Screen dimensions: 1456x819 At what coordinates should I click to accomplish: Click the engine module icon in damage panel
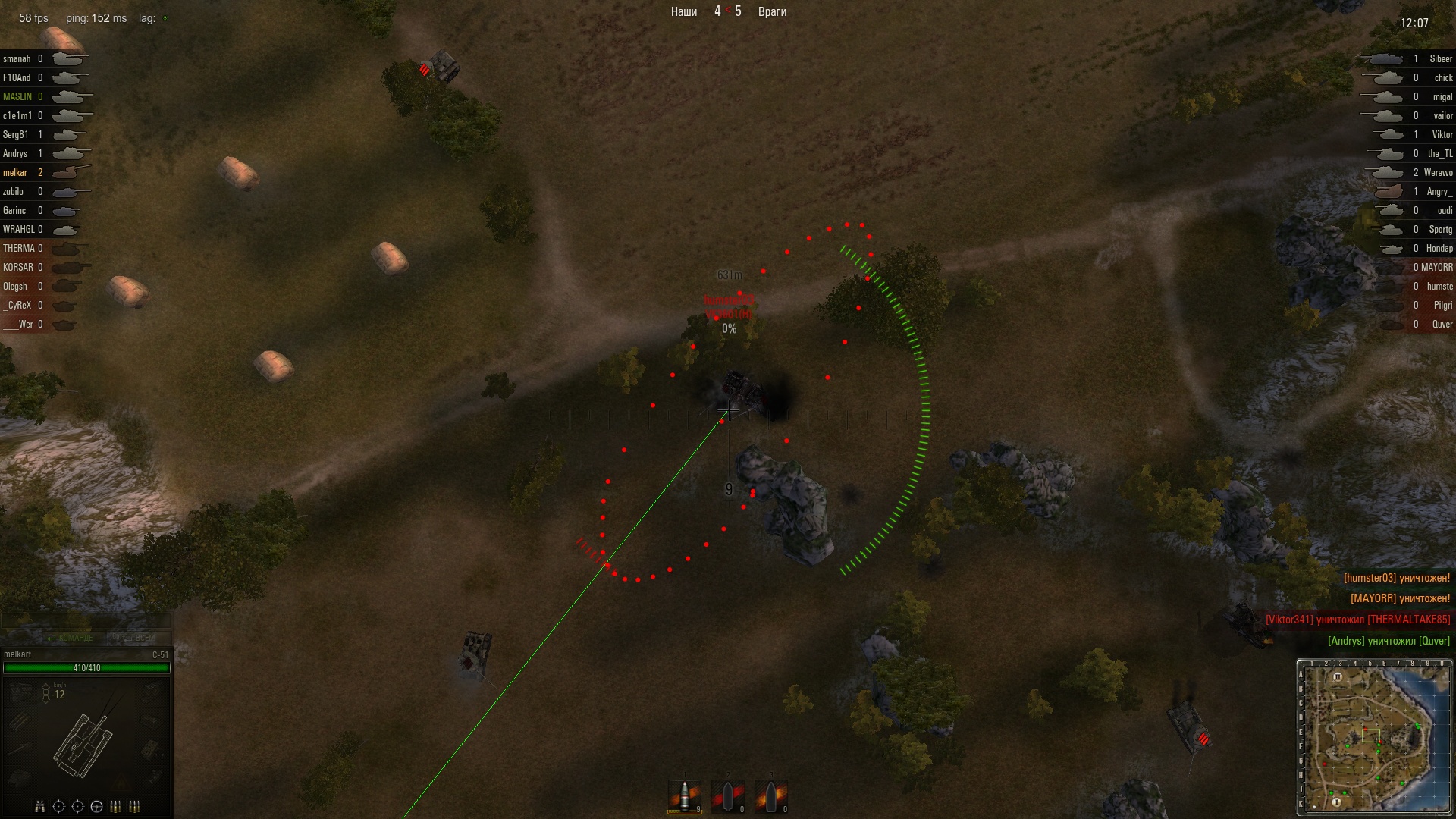pos(20,691)
